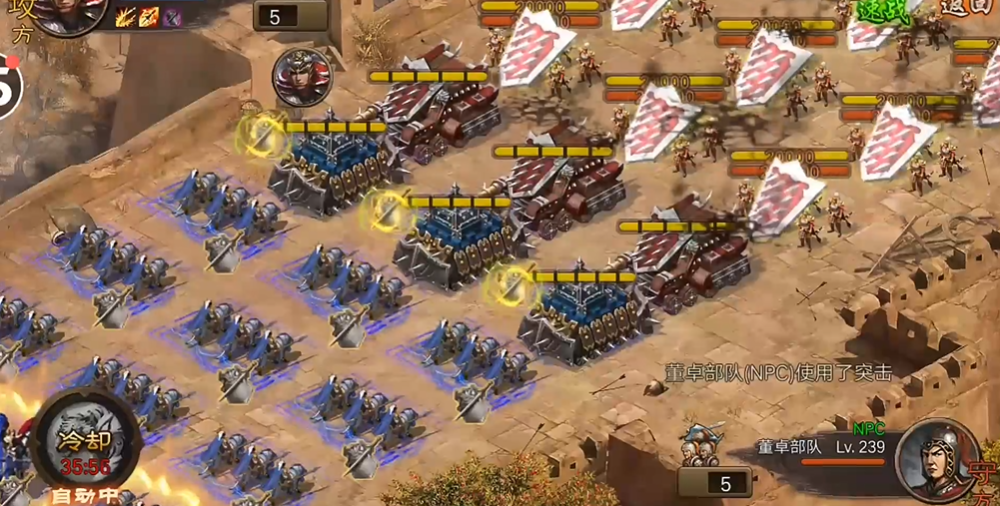Pick the purple crossed-swords skill icon
The width and height of the screenshot is (1000, 506).
[172, 16]
